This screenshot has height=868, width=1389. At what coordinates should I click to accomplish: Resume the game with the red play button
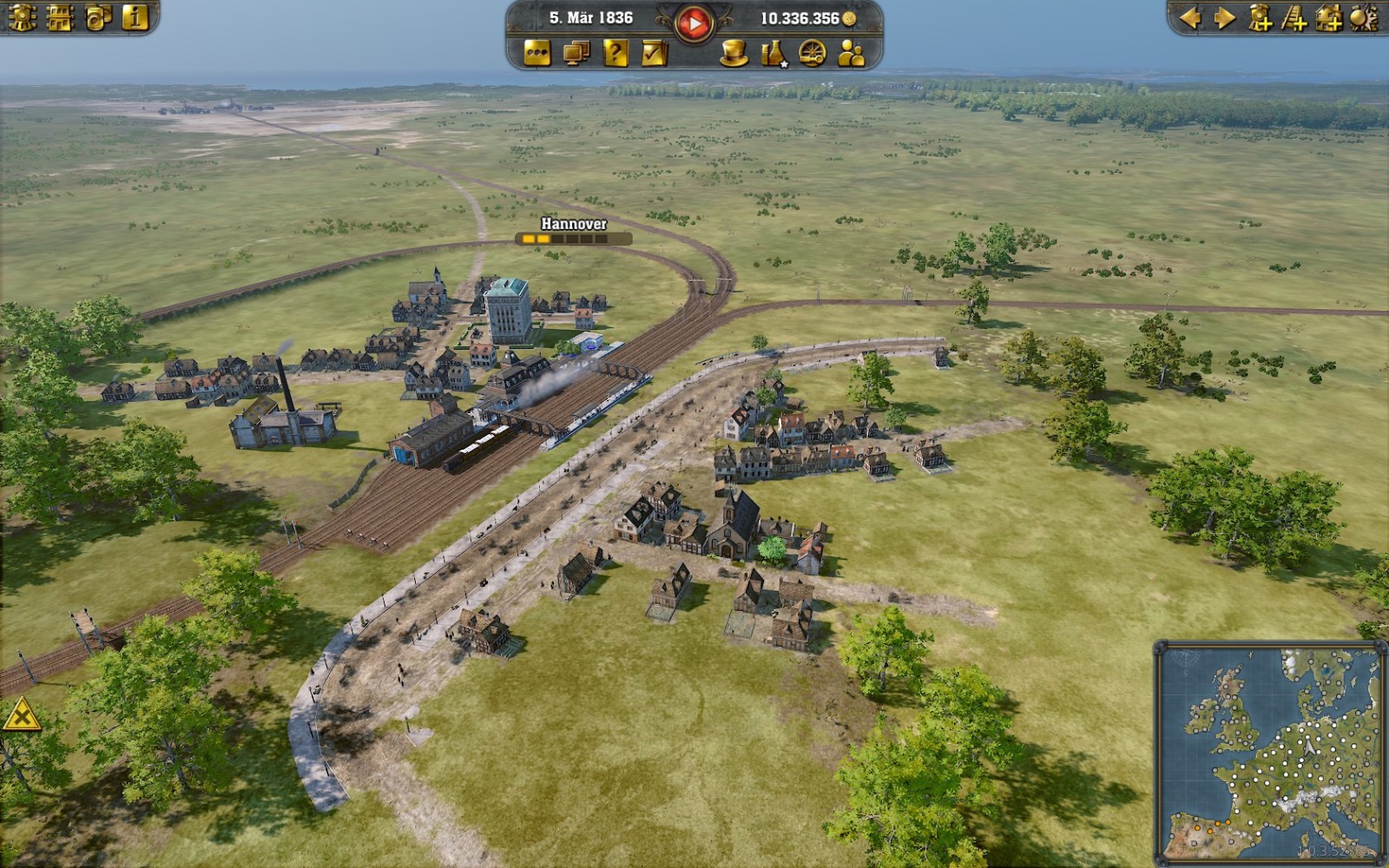coord(694,23)
